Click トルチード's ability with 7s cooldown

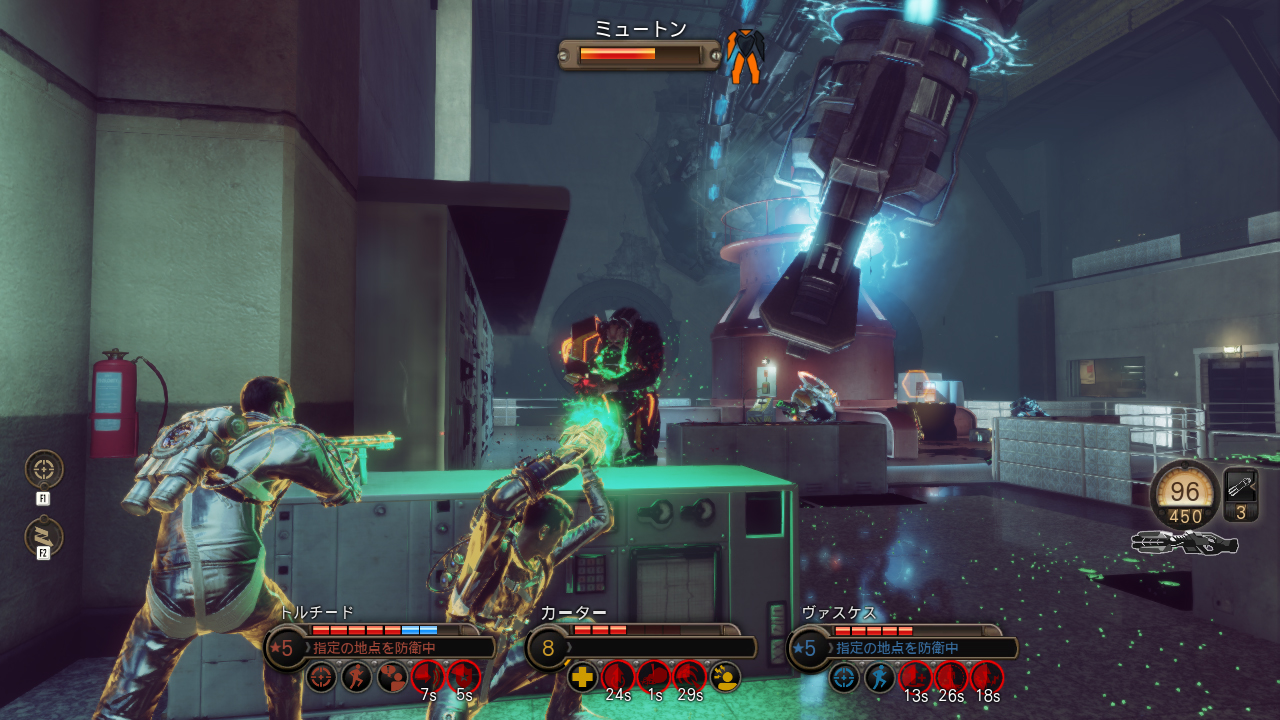pos(428,677)
